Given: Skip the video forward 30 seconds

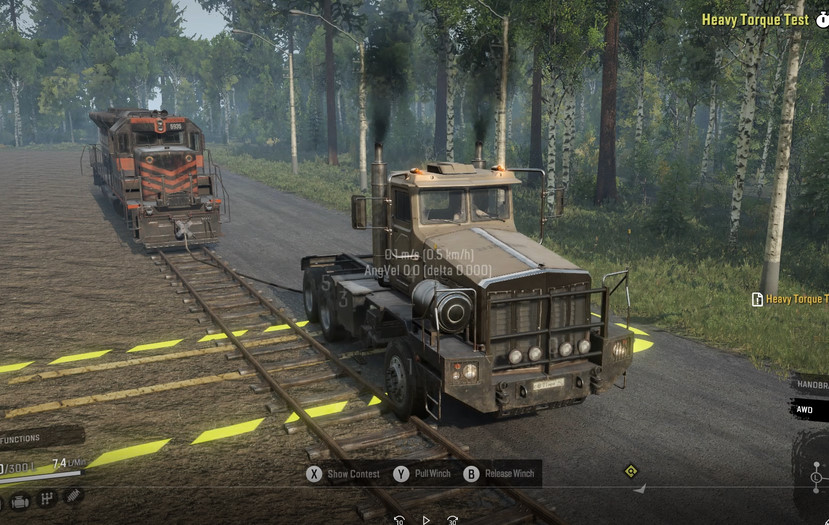Looking at the screenshot, I should [452, 520].
